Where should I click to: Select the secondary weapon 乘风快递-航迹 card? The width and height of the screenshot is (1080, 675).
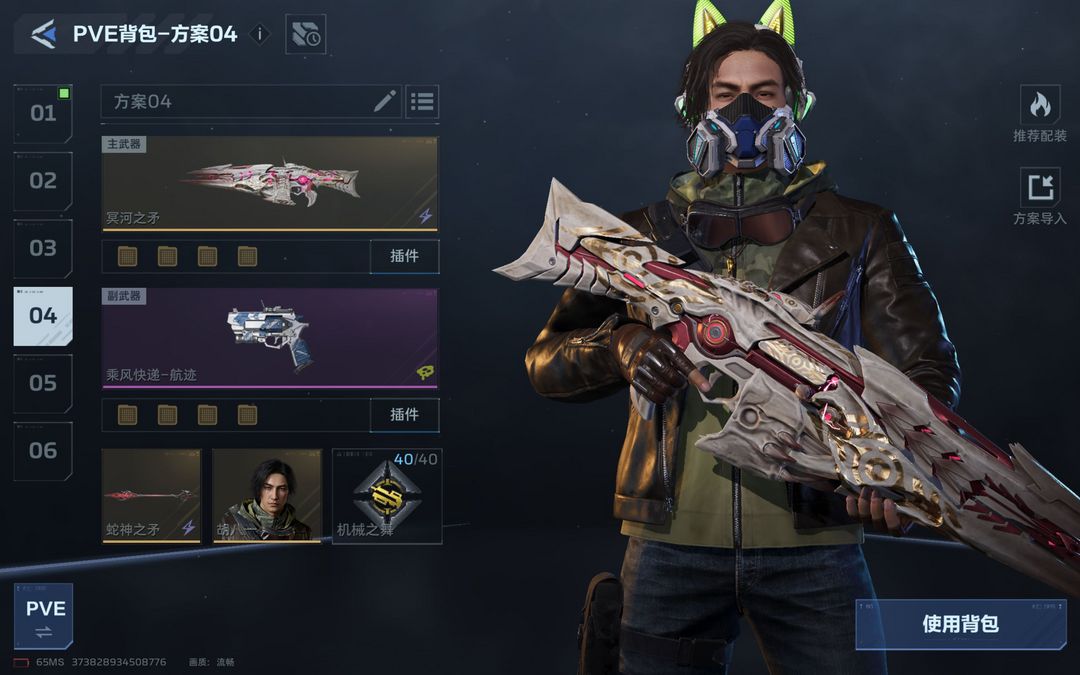coord(270,338)
